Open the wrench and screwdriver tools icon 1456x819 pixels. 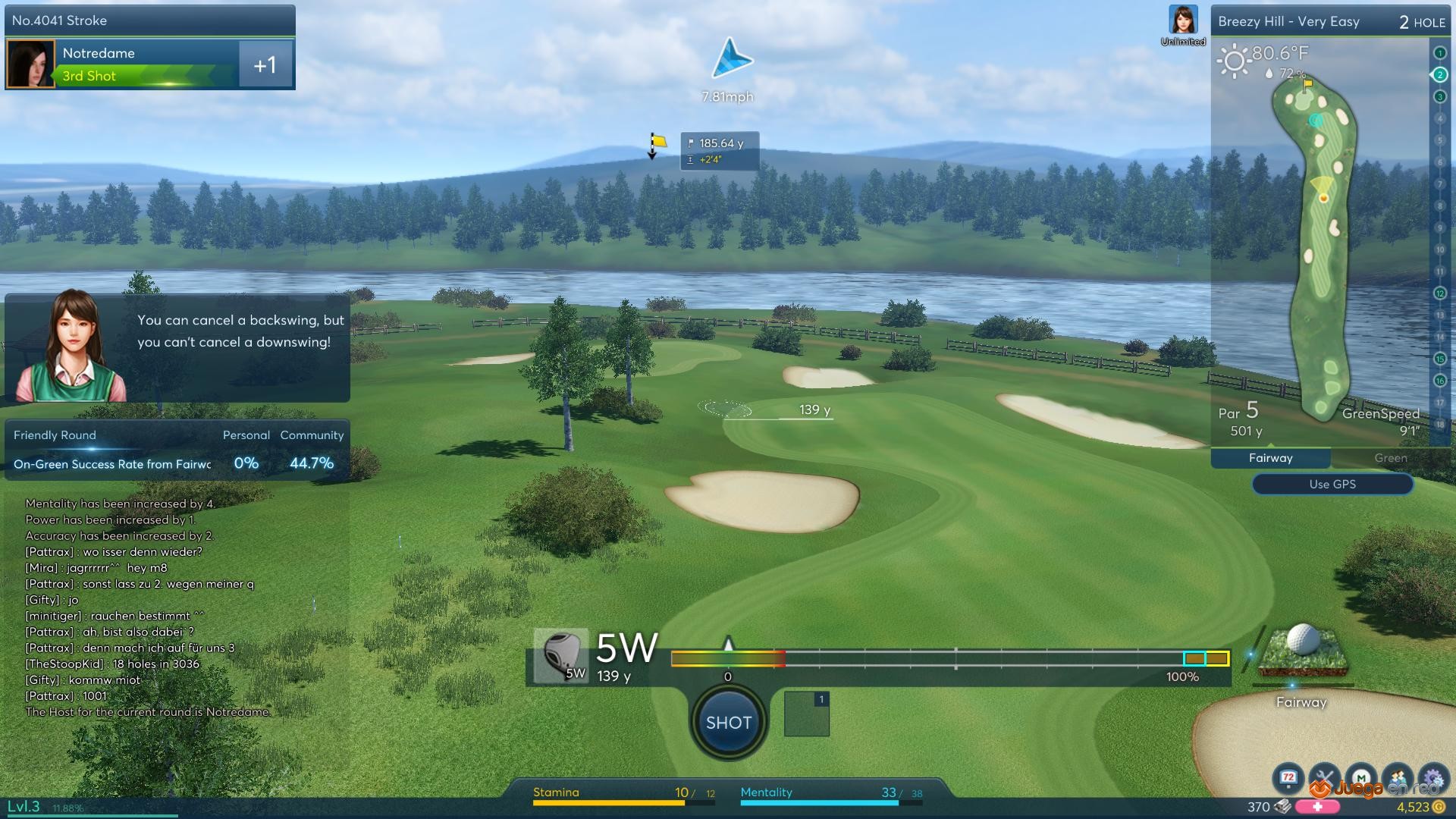[1324, 777]
